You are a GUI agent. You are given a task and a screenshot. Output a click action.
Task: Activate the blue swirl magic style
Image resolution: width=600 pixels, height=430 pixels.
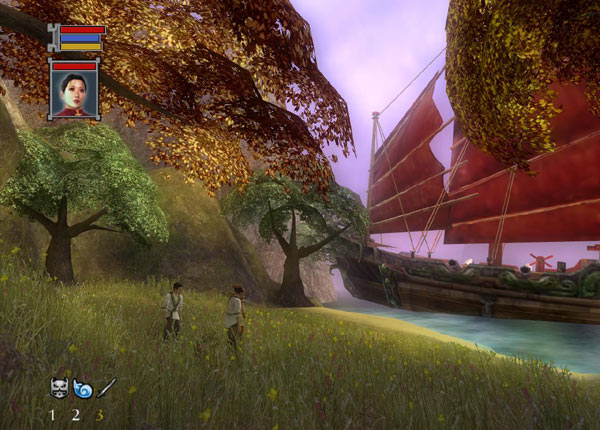82,387
